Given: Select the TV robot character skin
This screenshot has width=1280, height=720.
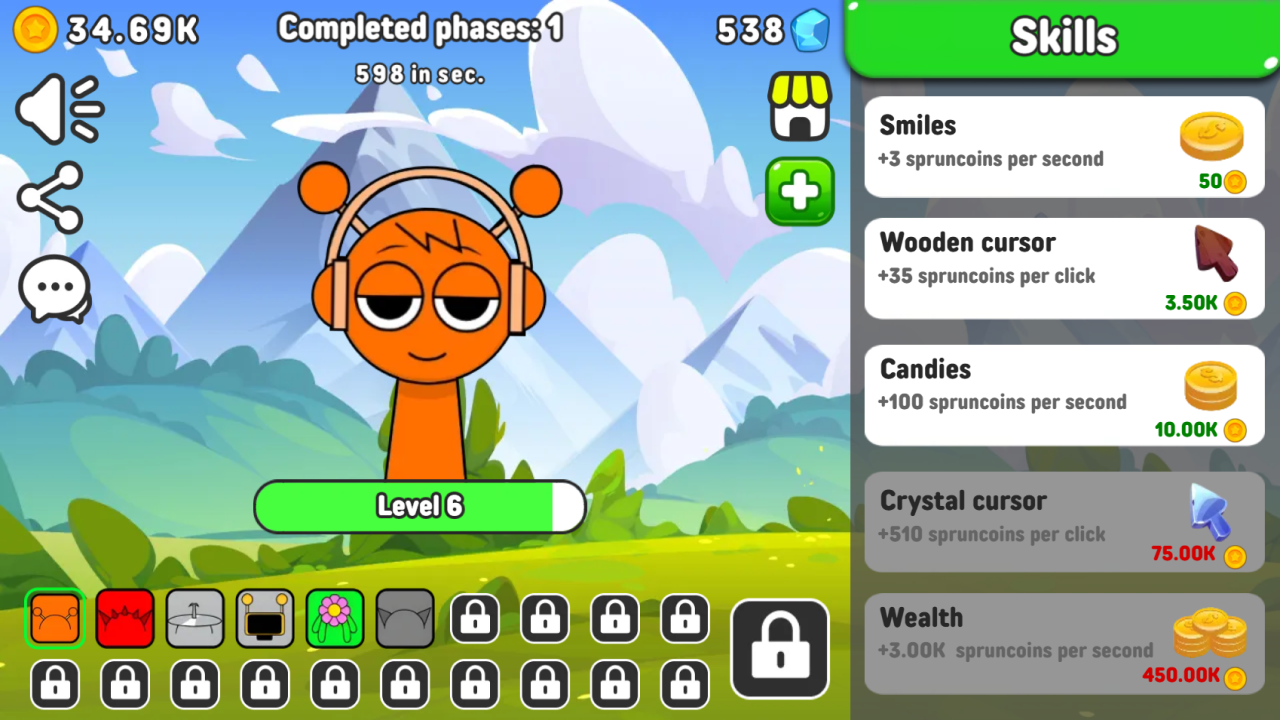Looking at the screenshot, I should coord(264,618).
